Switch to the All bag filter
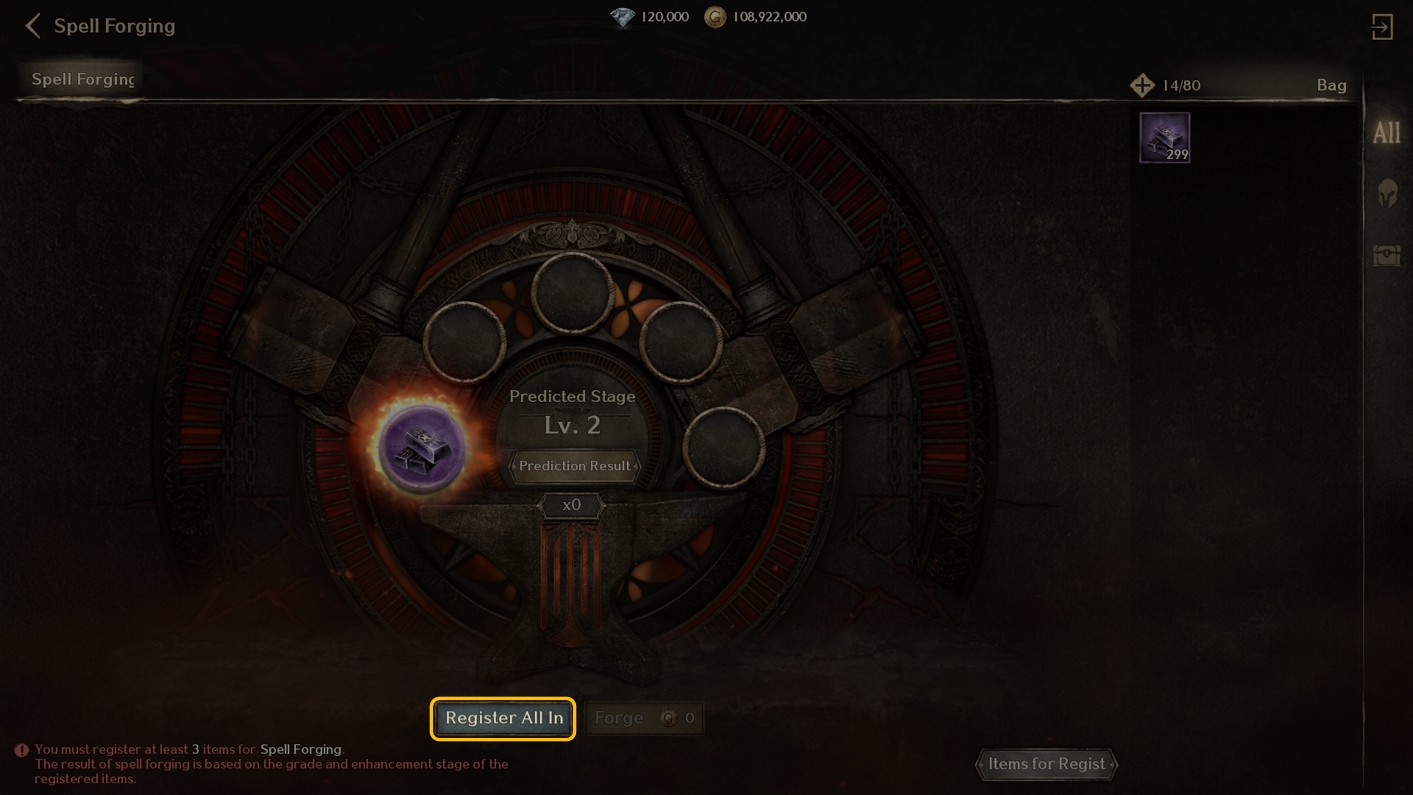The image size is (1413, 795). (x=1386, y=133)
